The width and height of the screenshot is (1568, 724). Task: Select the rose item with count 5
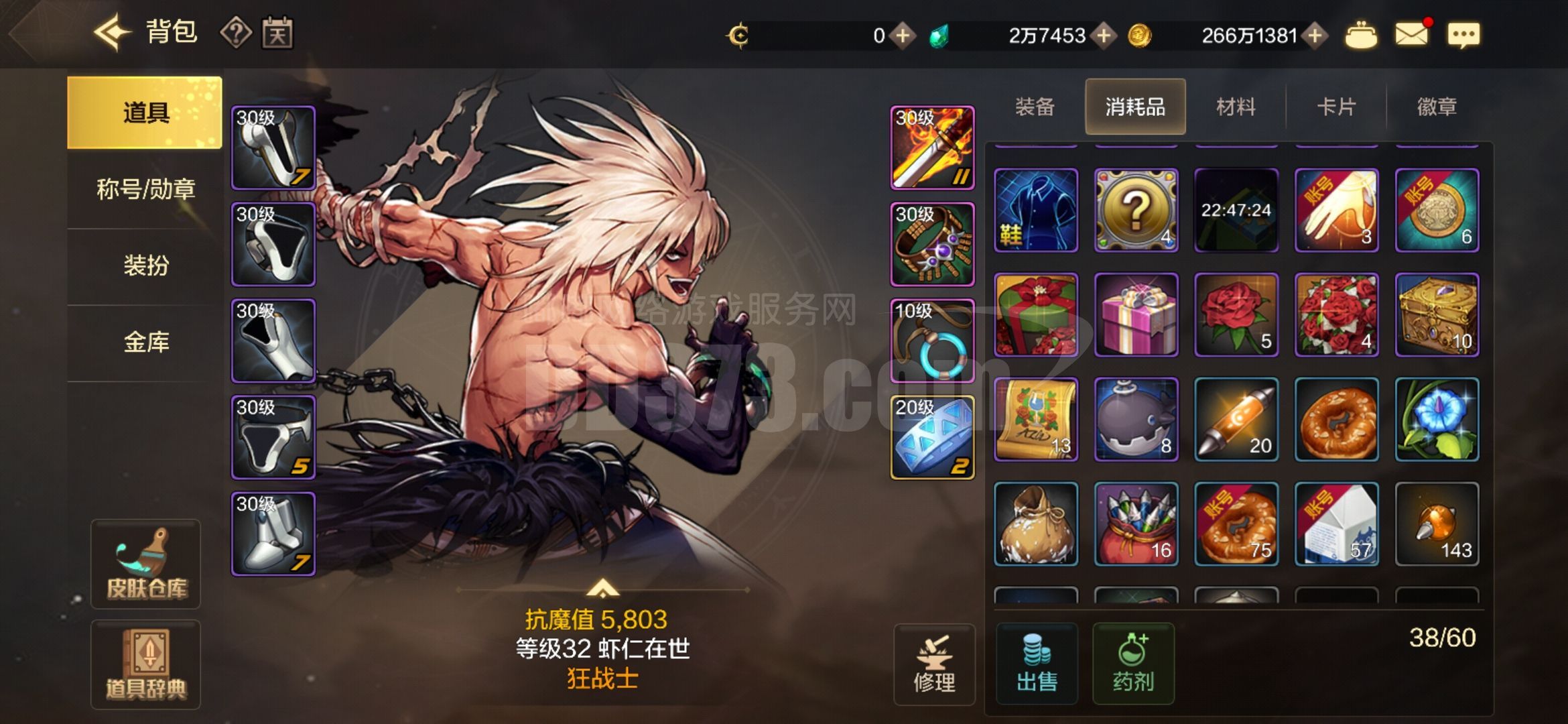coord(1236,314)
